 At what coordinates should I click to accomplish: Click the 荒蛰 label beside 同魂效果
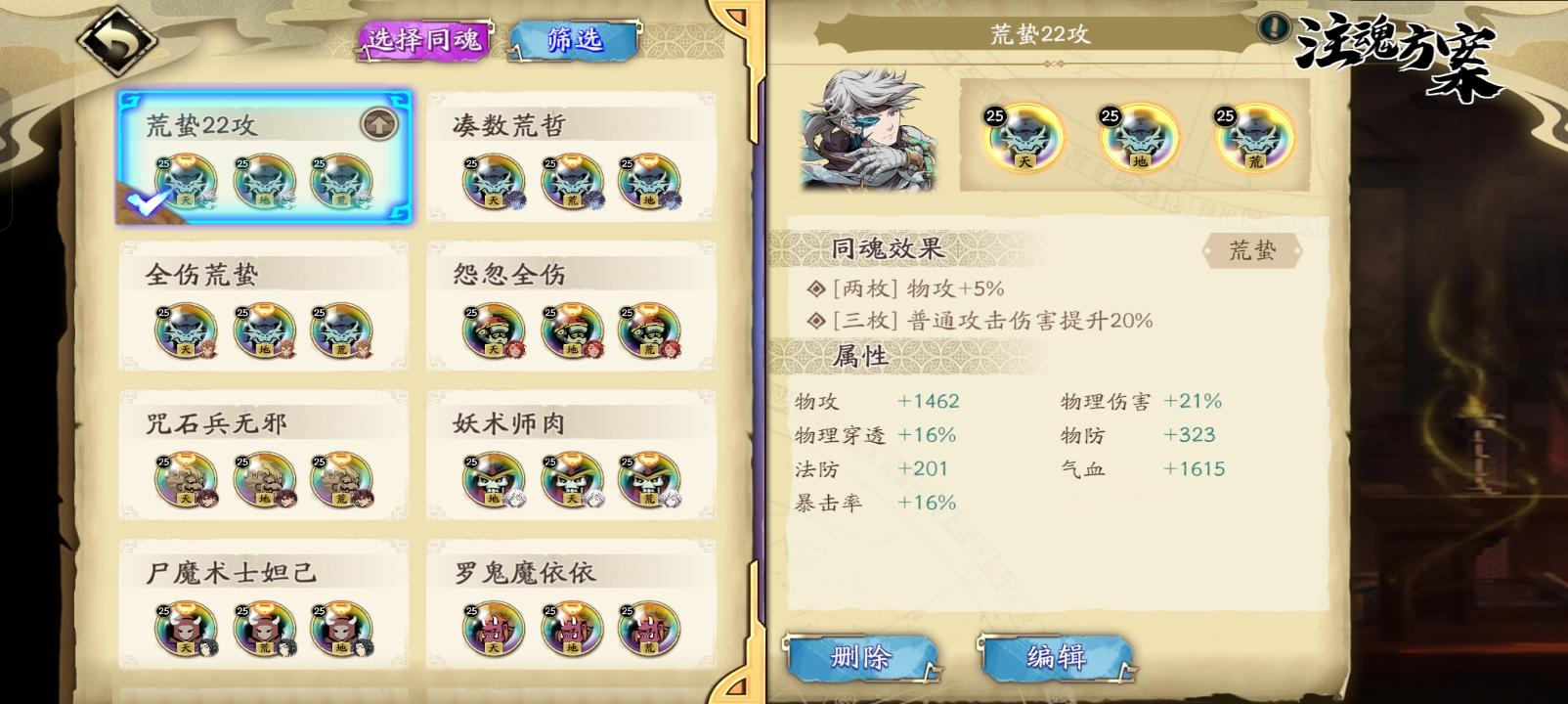tap(1256, 250)
